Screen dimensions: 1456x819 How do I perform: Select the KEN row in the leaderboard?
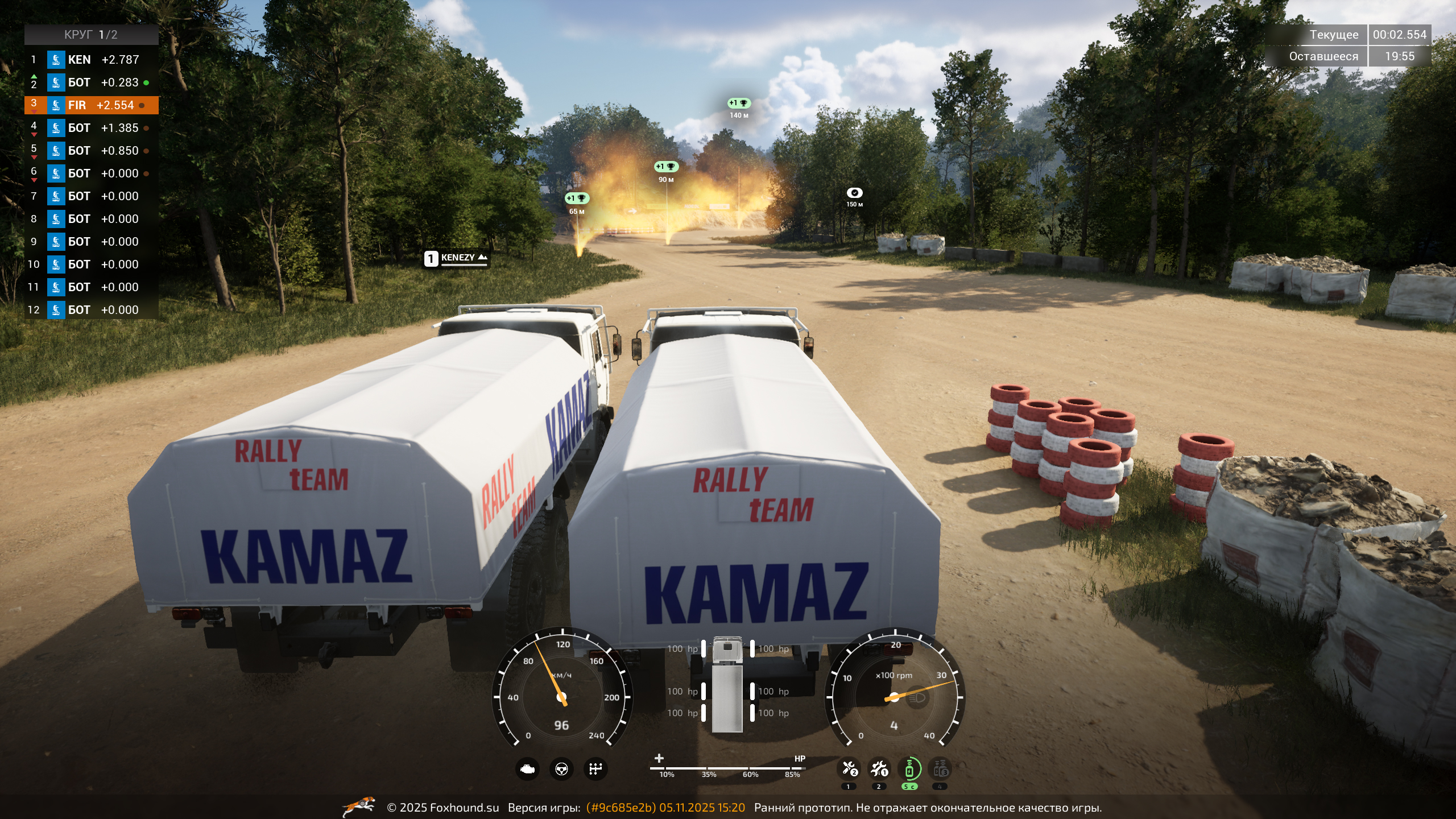point(91,60)
